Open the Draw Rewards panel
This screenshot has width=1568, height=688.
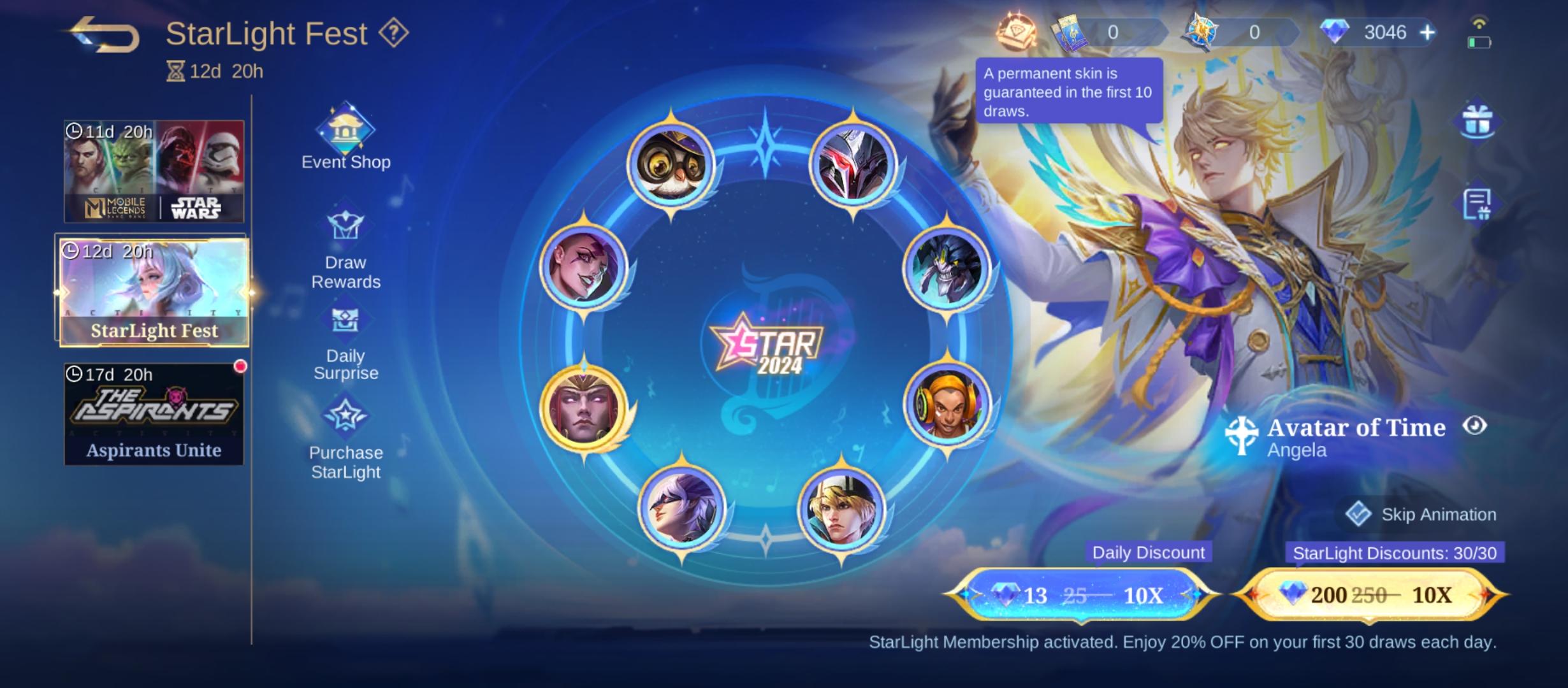point(345,242)
